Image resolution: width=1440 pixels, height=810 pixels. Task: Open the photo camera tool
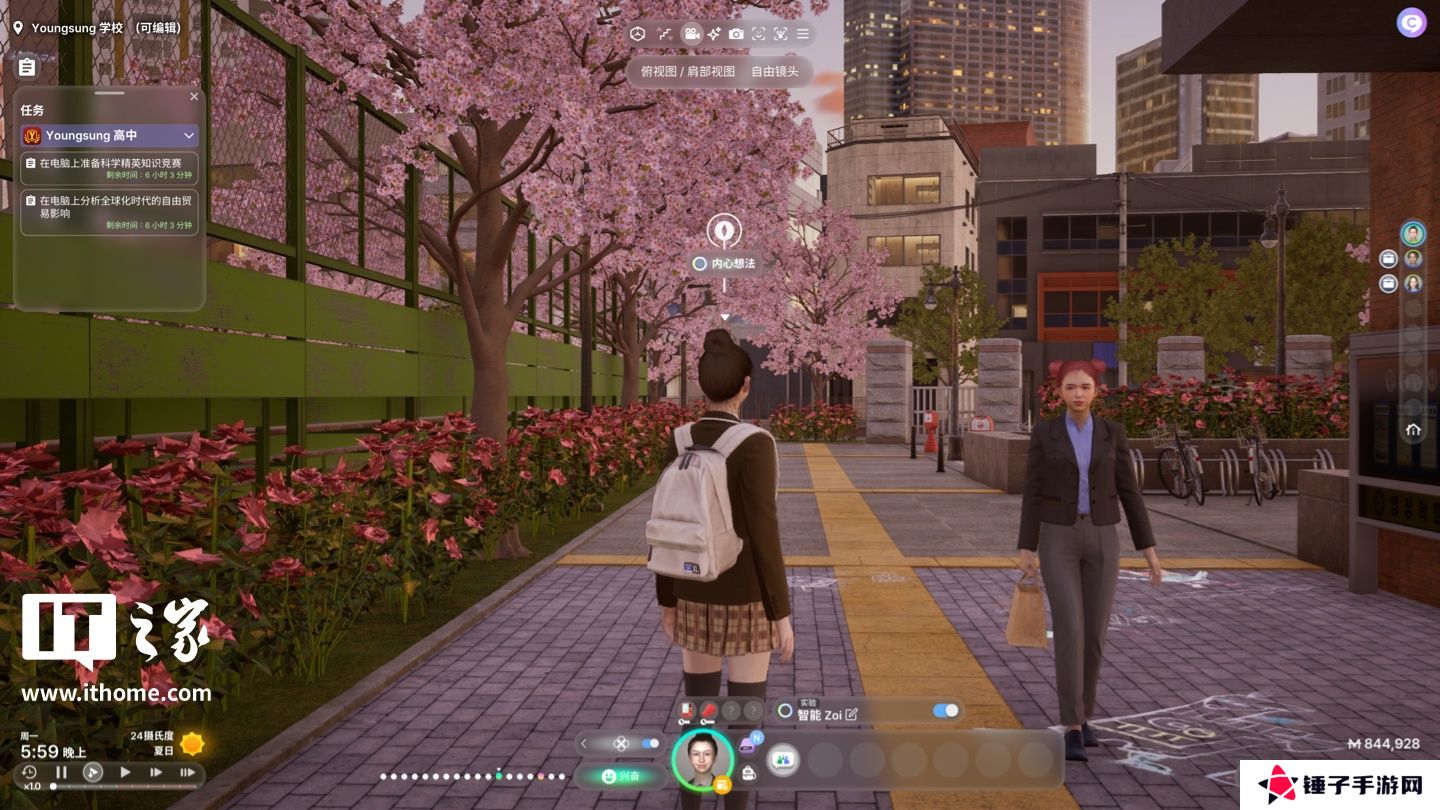(736, 34)
